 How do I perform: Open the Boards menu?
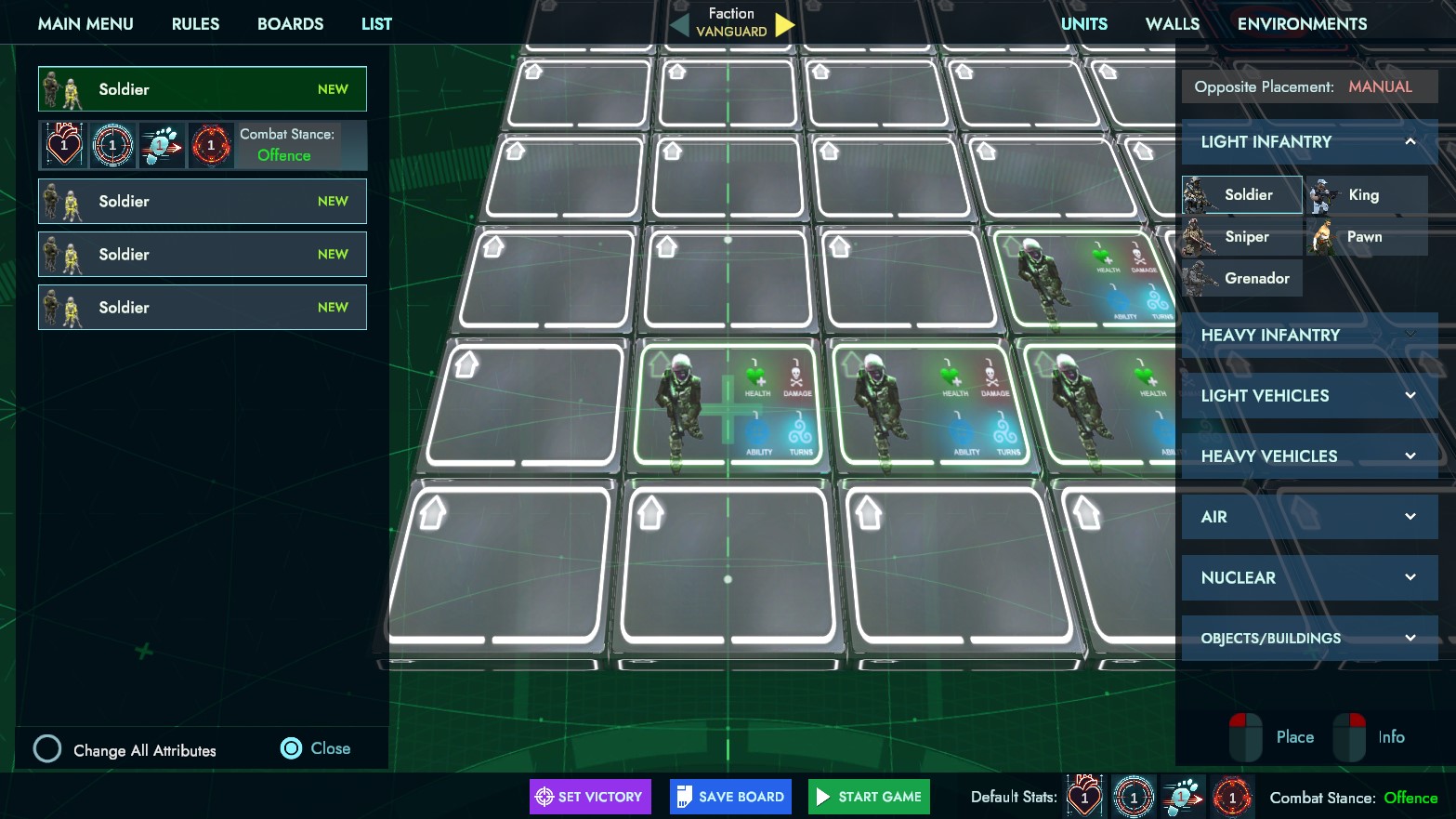coord(290,24)
